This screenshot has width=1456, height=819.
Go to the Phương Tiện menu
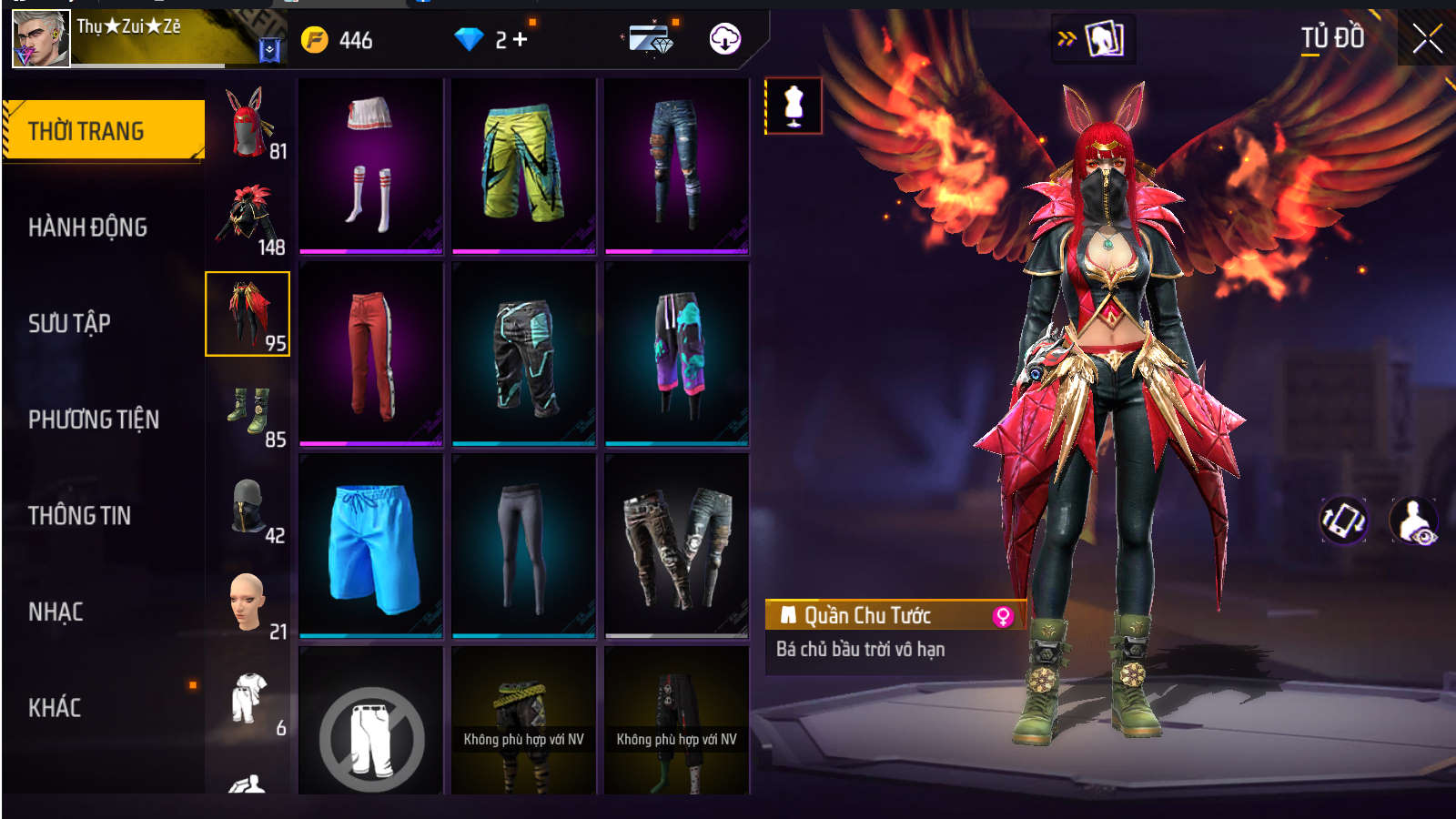pyautogui.click(x=94, y=420)
